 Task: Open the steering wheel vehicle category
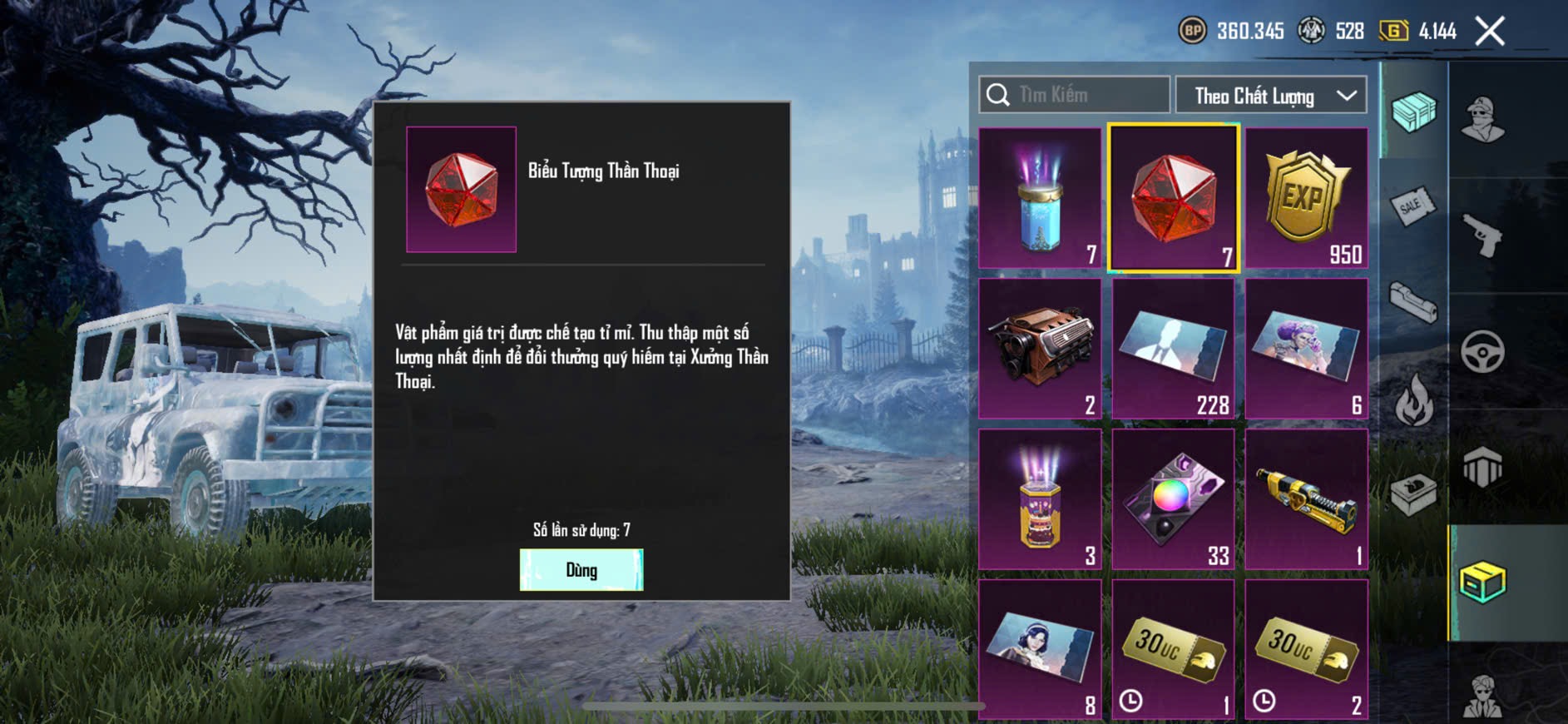coord(1483,352)
